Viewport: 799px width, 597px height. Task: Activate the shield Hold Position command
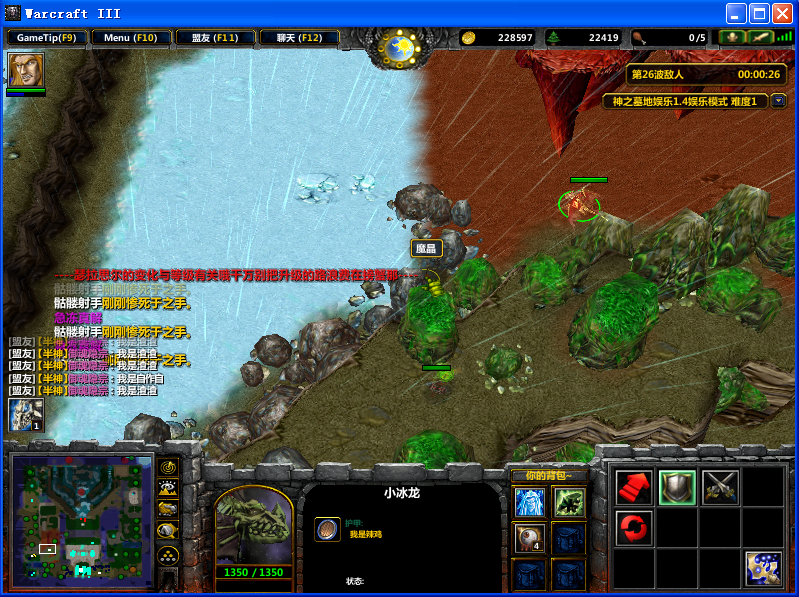click(x=677, y=487)
